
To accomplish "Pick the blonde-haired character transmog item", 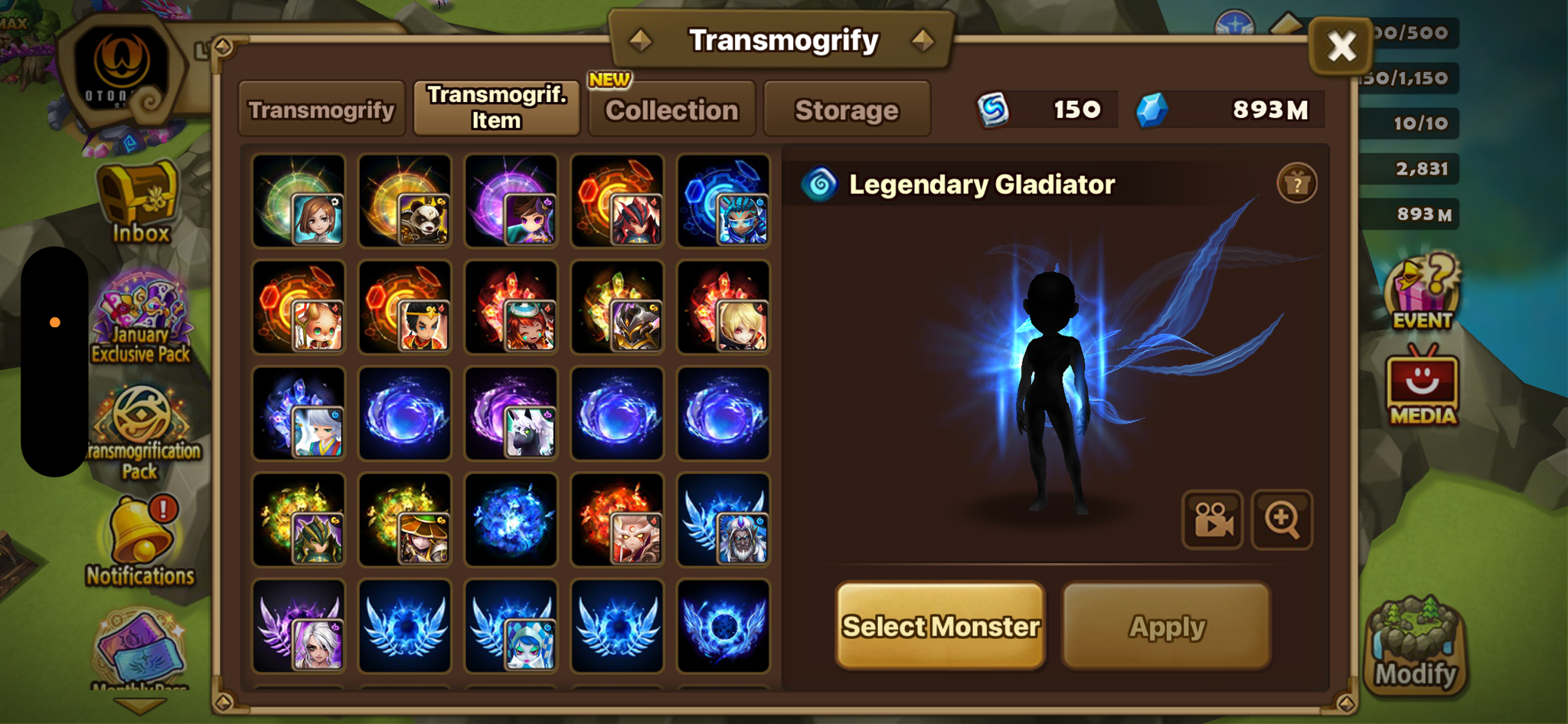I will 724,307.
